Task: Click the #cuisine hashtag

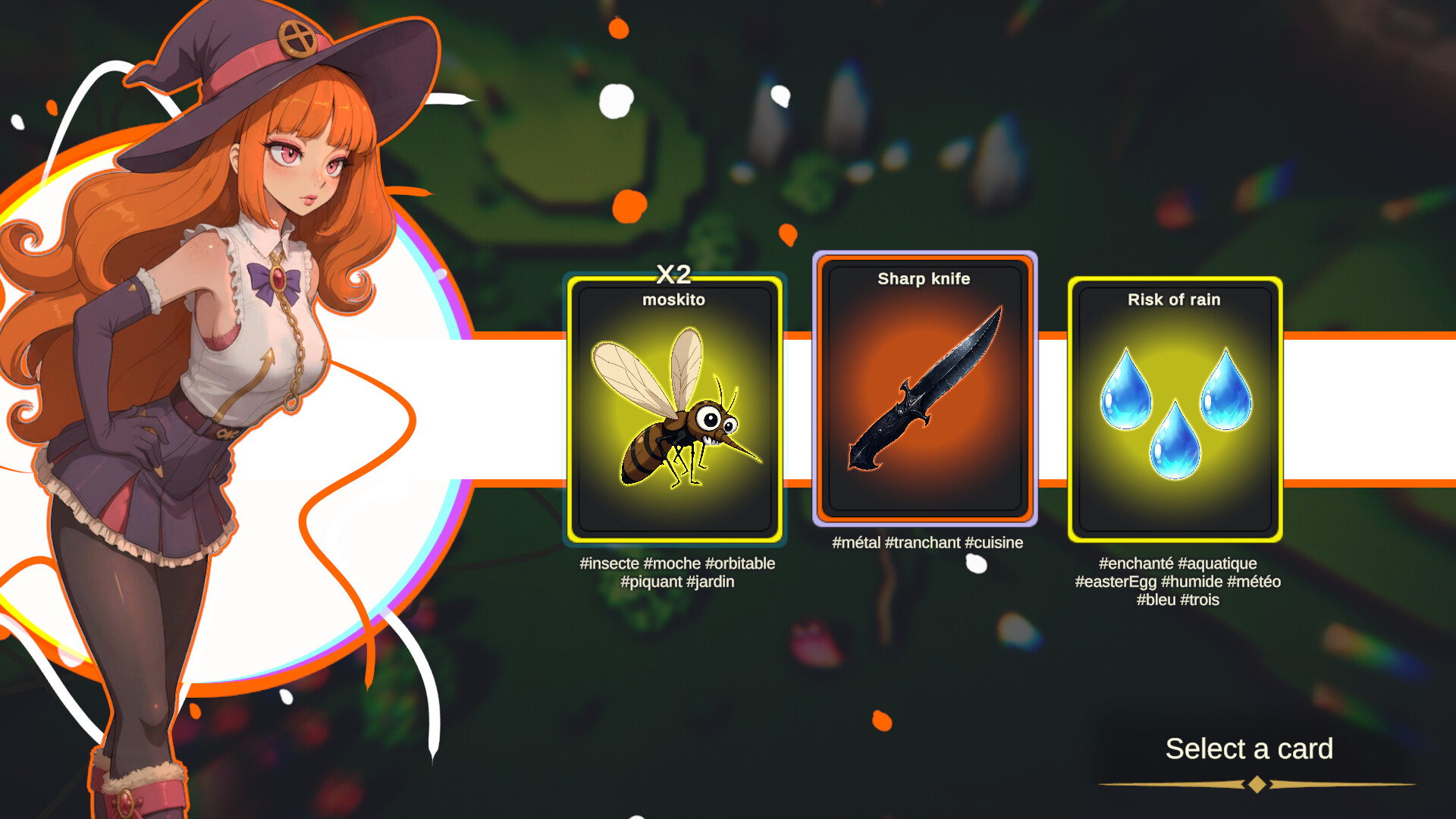Action: pos(994,543)
